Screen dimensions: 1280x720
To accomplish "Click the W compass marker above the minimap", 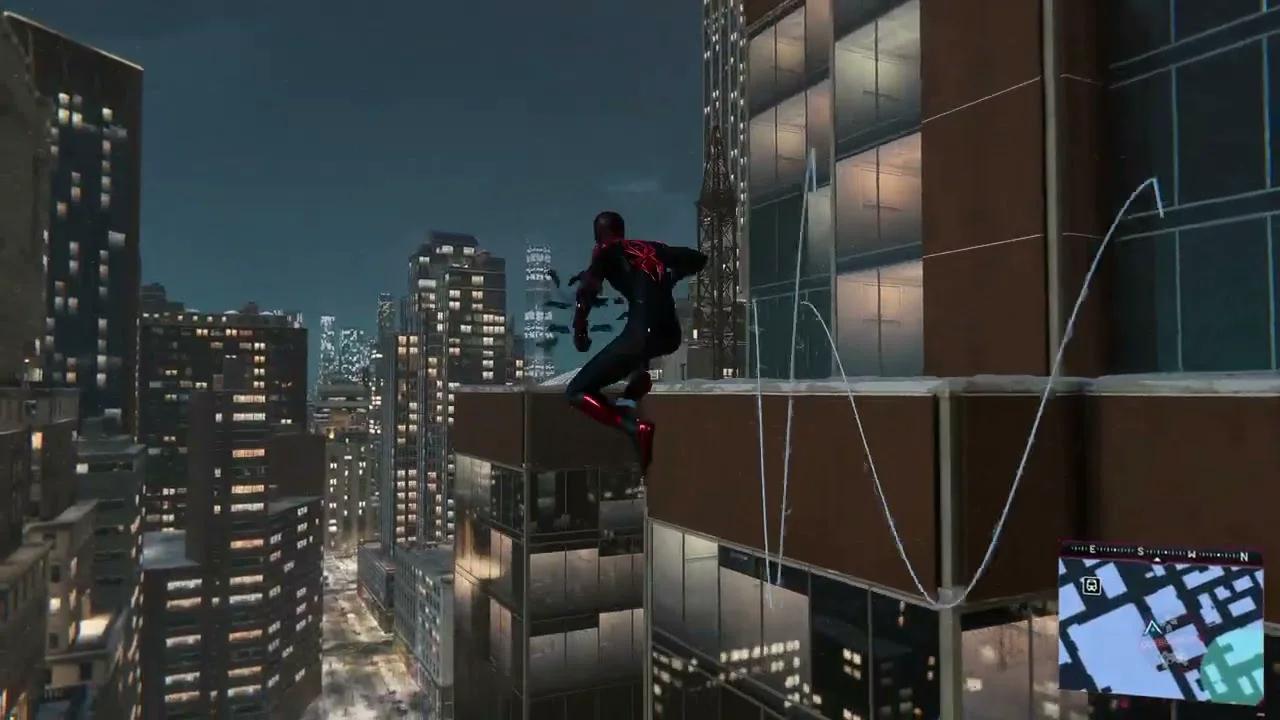I will click(1190, 552).
